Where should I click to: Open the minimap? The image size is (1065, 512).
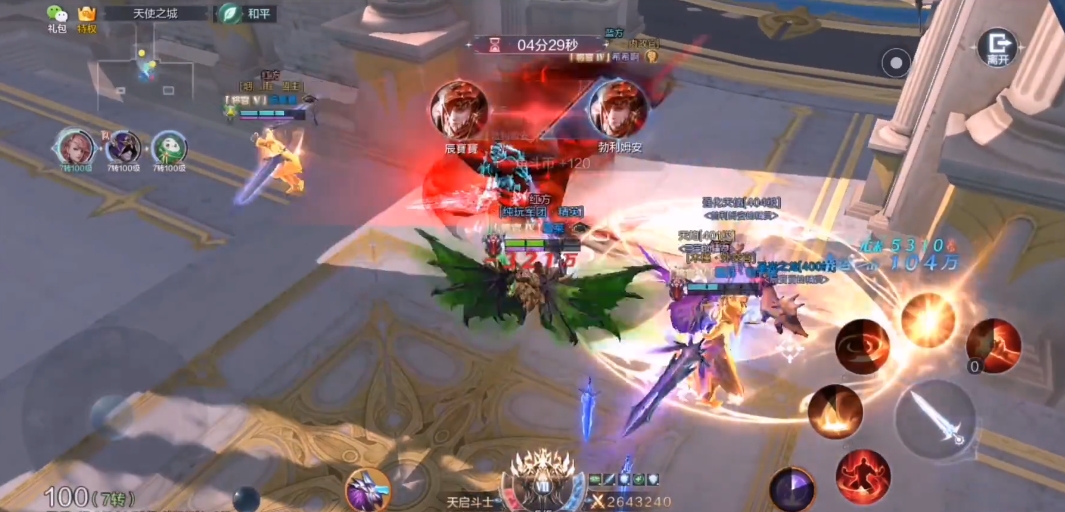pos(146,73)
